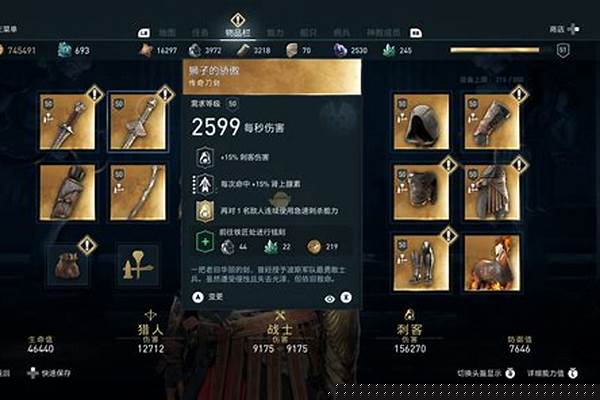600x400 pixels.
Task: Select the waist armor slot
Action: pos(492,191)
